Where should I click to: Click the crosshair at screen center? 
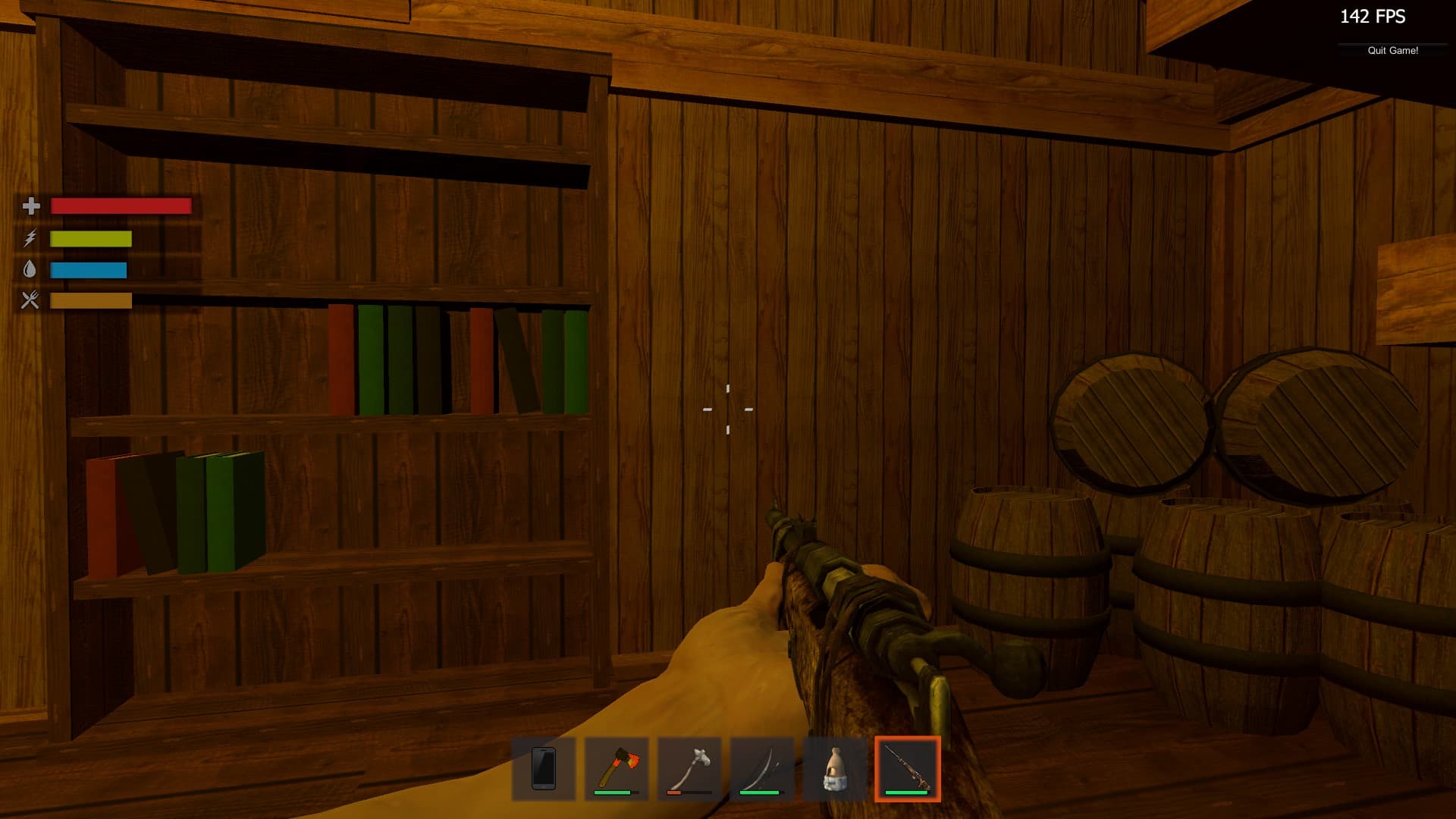[x=728, y=409]
